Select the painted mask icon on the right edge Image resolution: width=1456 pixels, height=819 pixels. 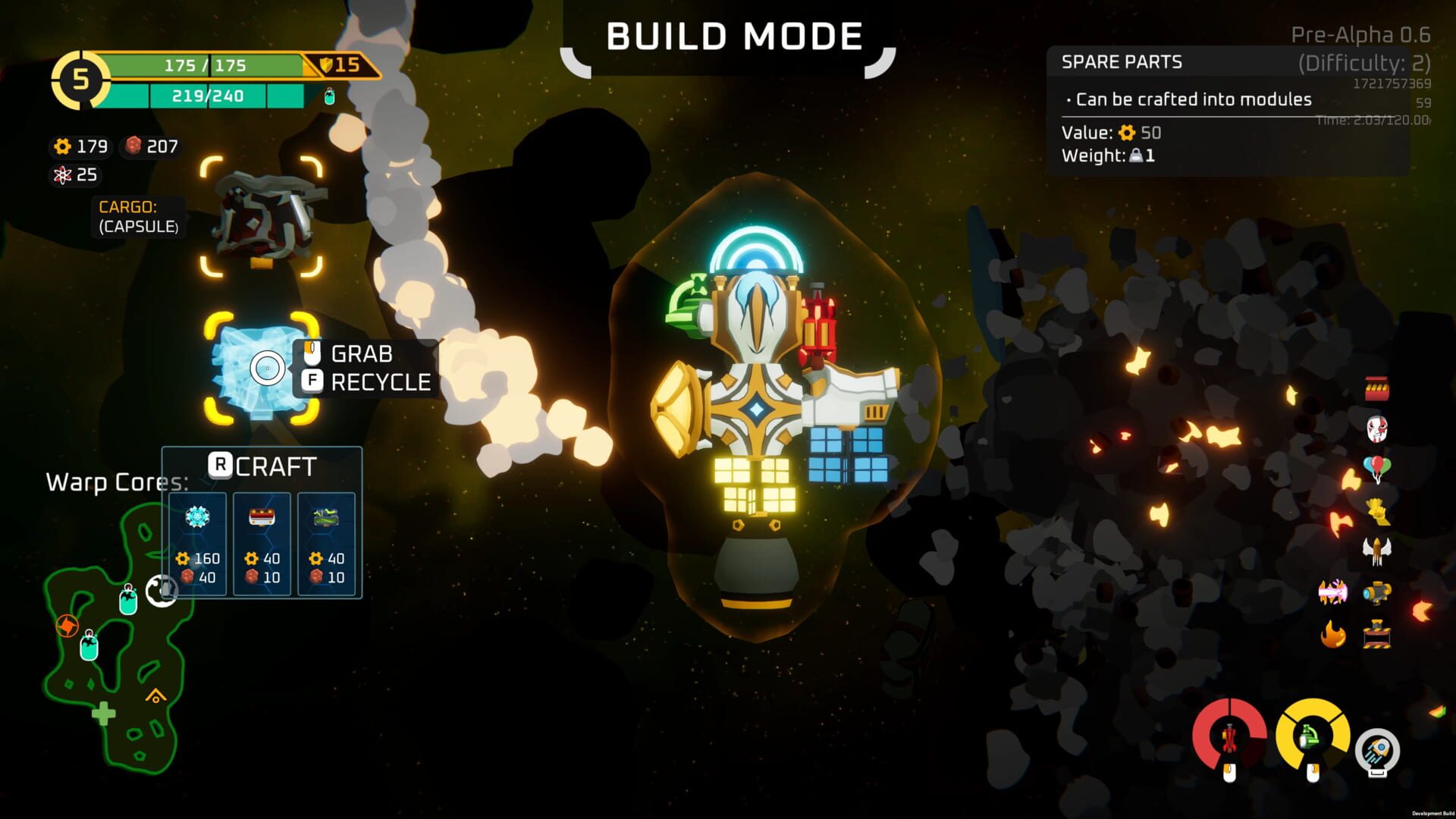(1376, 427)
